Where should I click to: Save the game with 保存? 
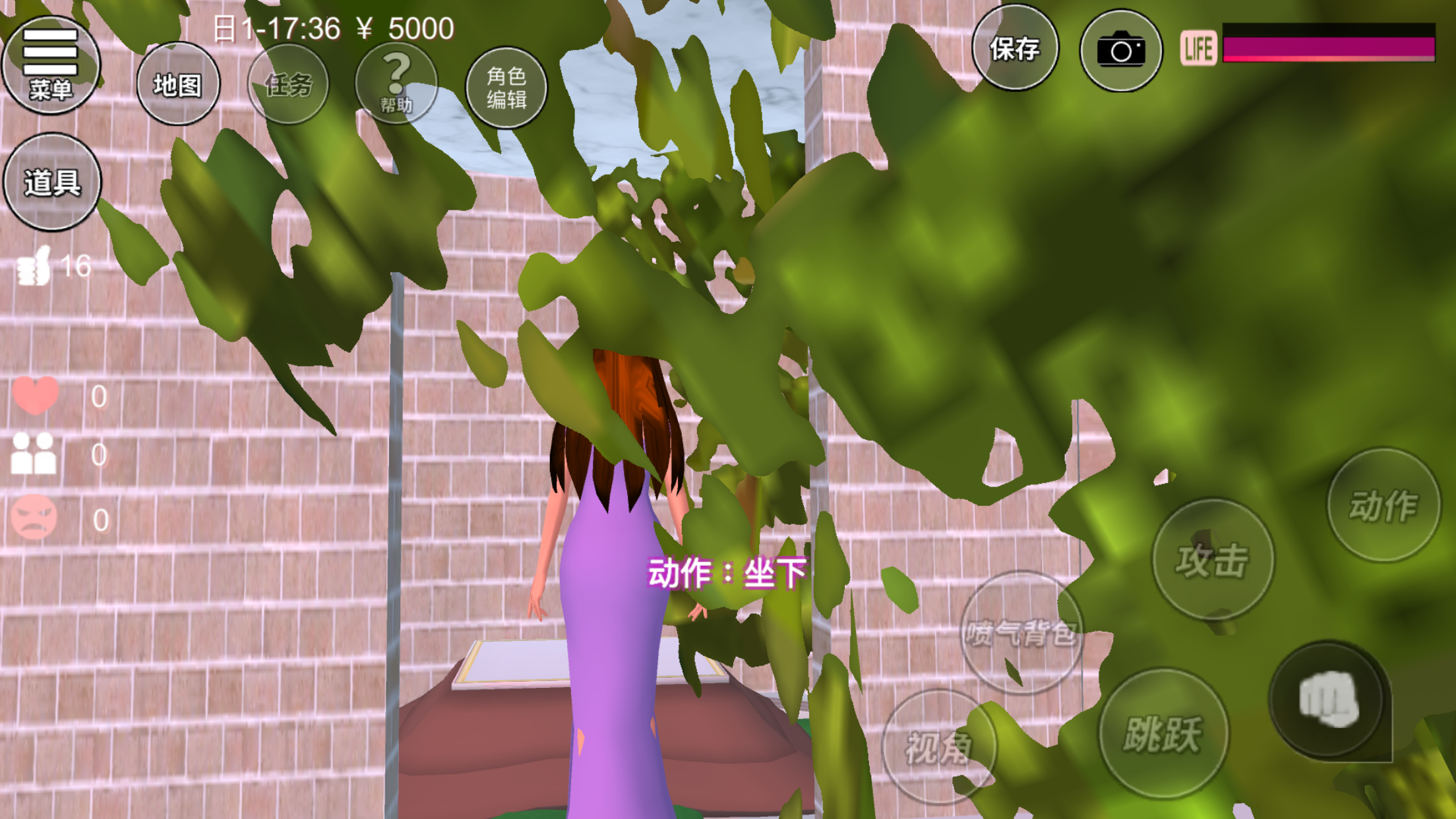(1015, 49)
